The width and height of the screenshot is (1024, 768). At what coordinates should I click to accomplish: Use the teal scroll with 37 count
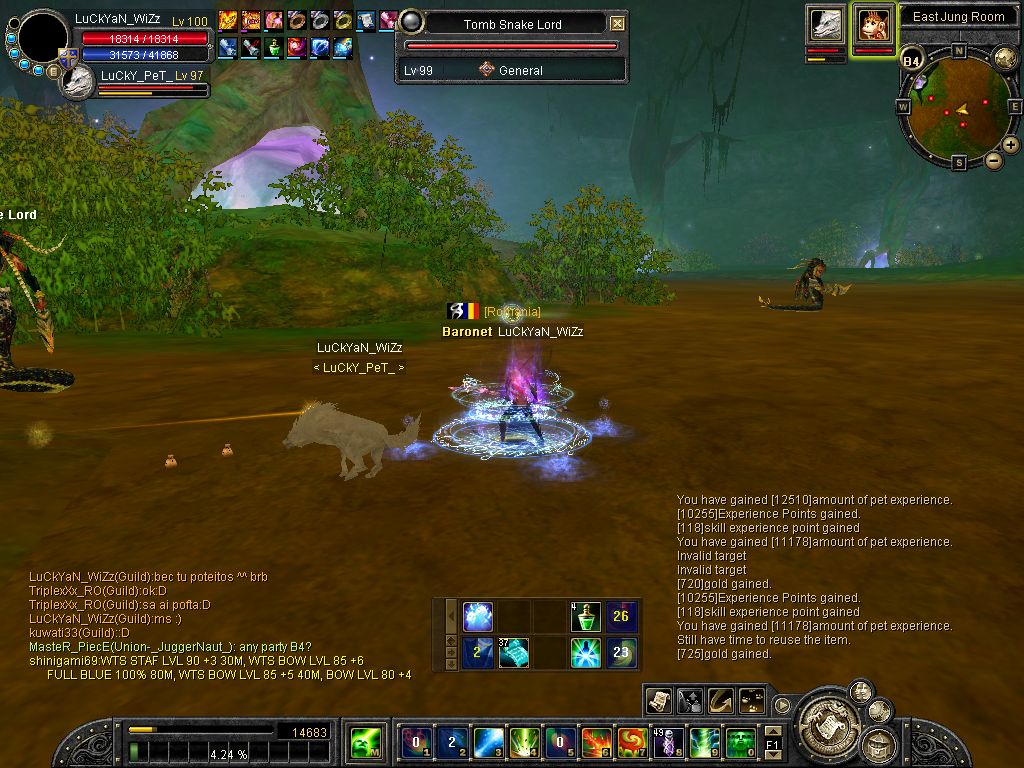(513, 653)
